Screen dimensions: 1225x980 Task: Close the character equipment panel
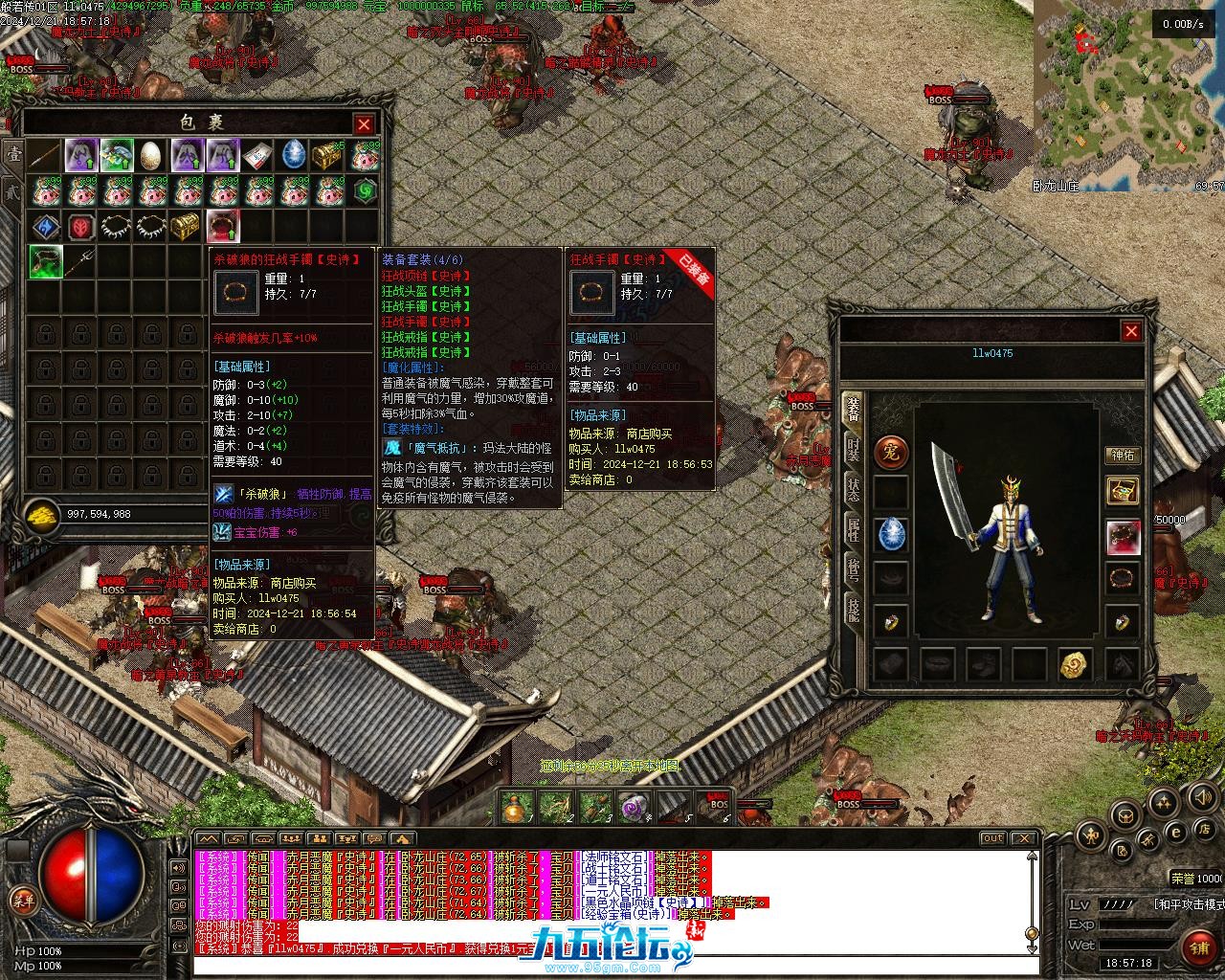pos(1131,331)
